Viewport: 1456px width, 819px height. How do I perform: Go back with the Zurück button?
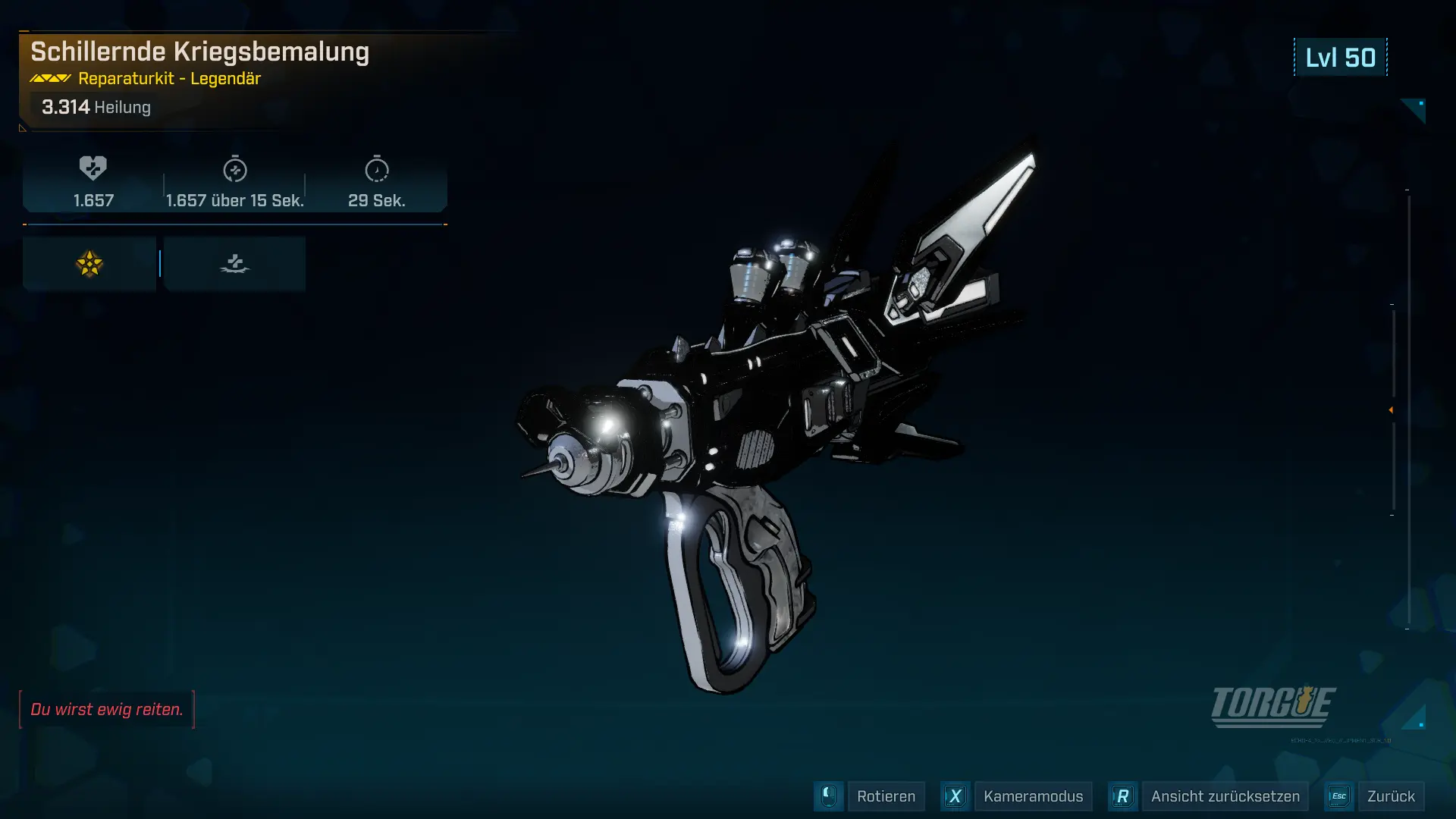click(x=1391, y=796)
